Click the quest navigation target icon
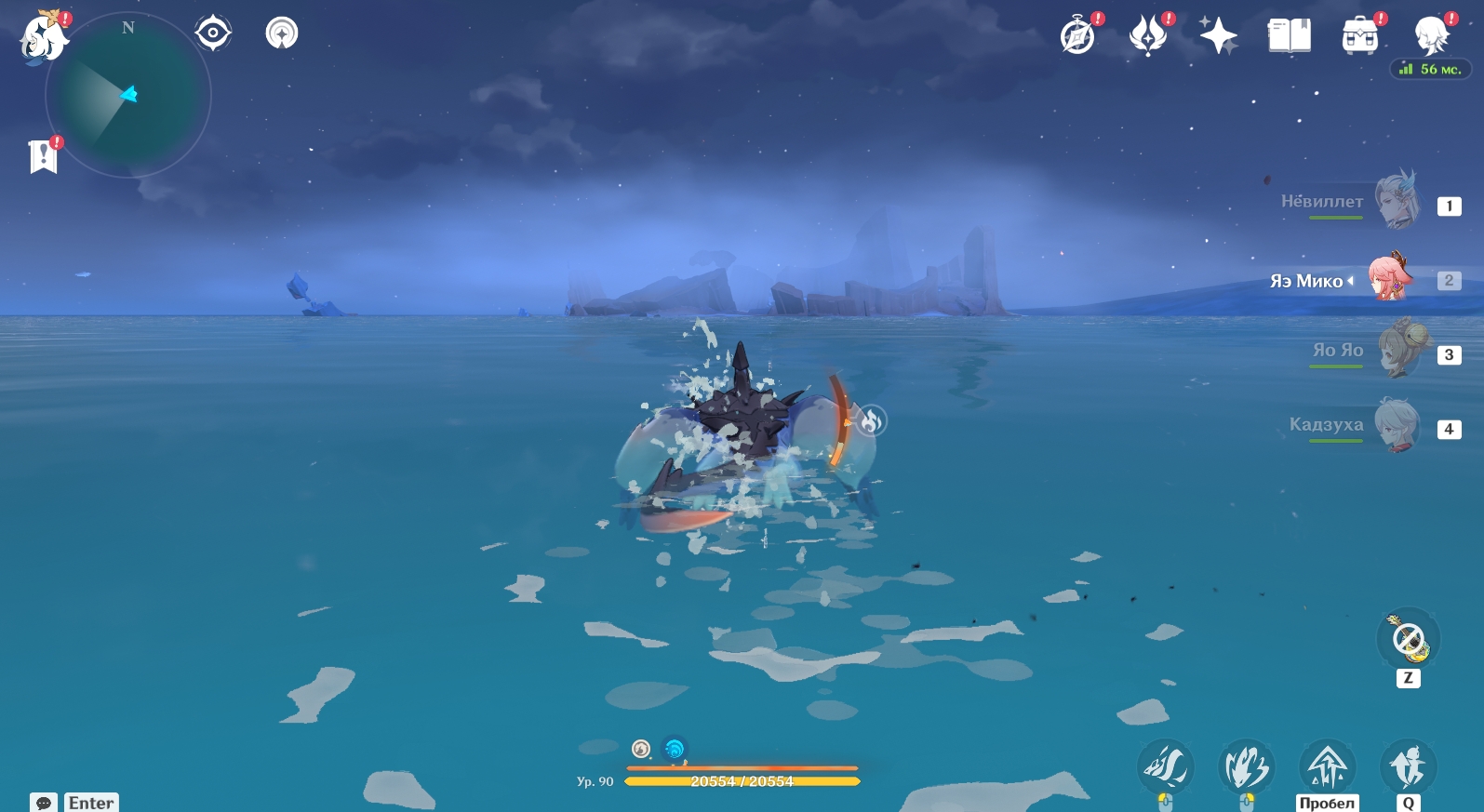 pyautogui.click(x=213, y=33)
